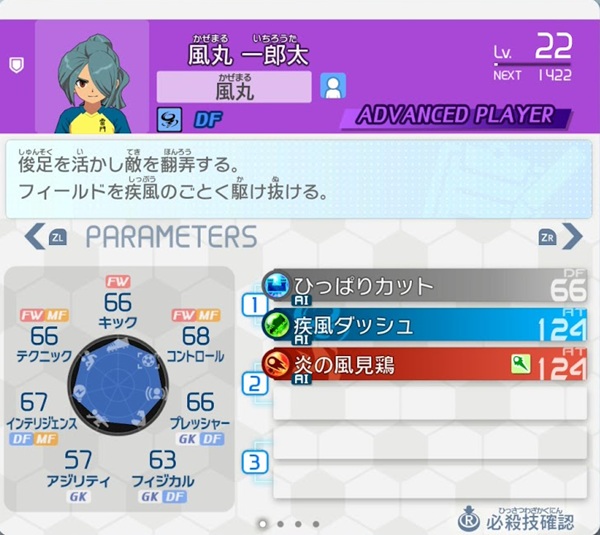The width and height of the screenshot is (600, 535).
Task: Click the 風丸 nickname box
Action: click(234, 88)
